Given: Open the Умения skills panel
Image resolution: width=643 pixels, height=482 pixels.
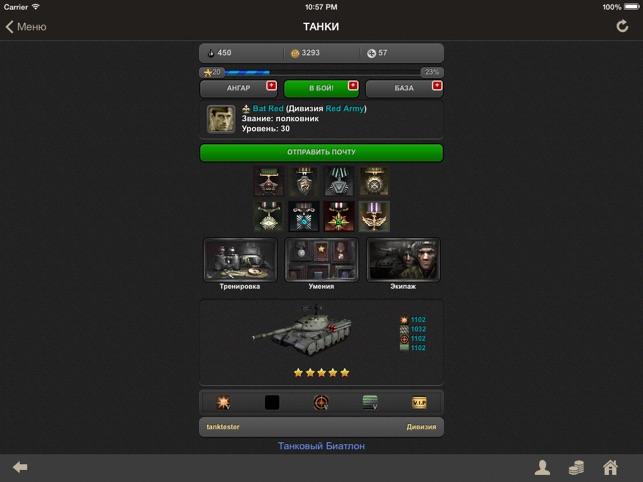Looking at the screenshot, I should point(321,260).
